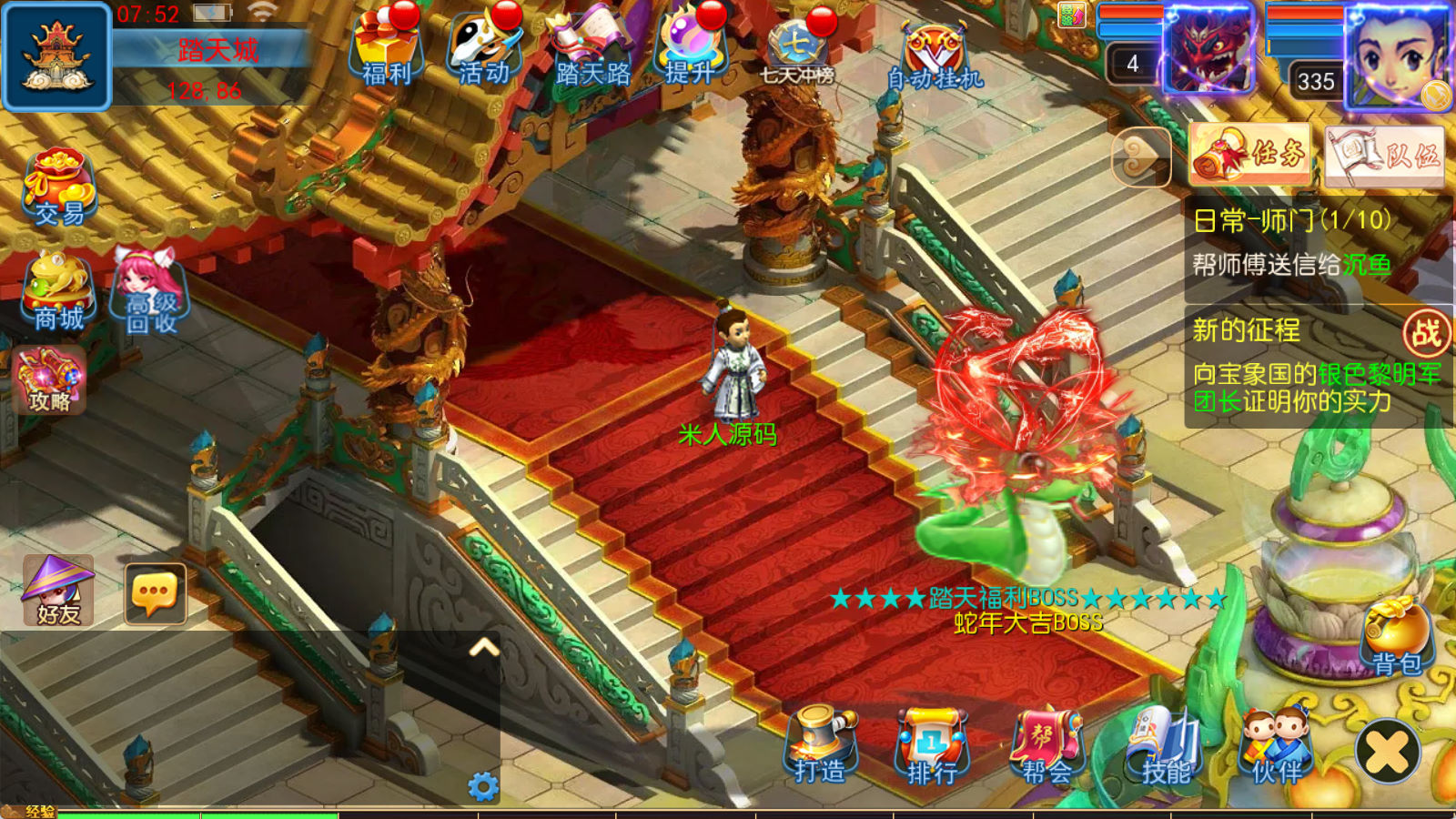Open the yellow chat bubble button
This screenshot has height=819, width=1456.
pos(155,593)
